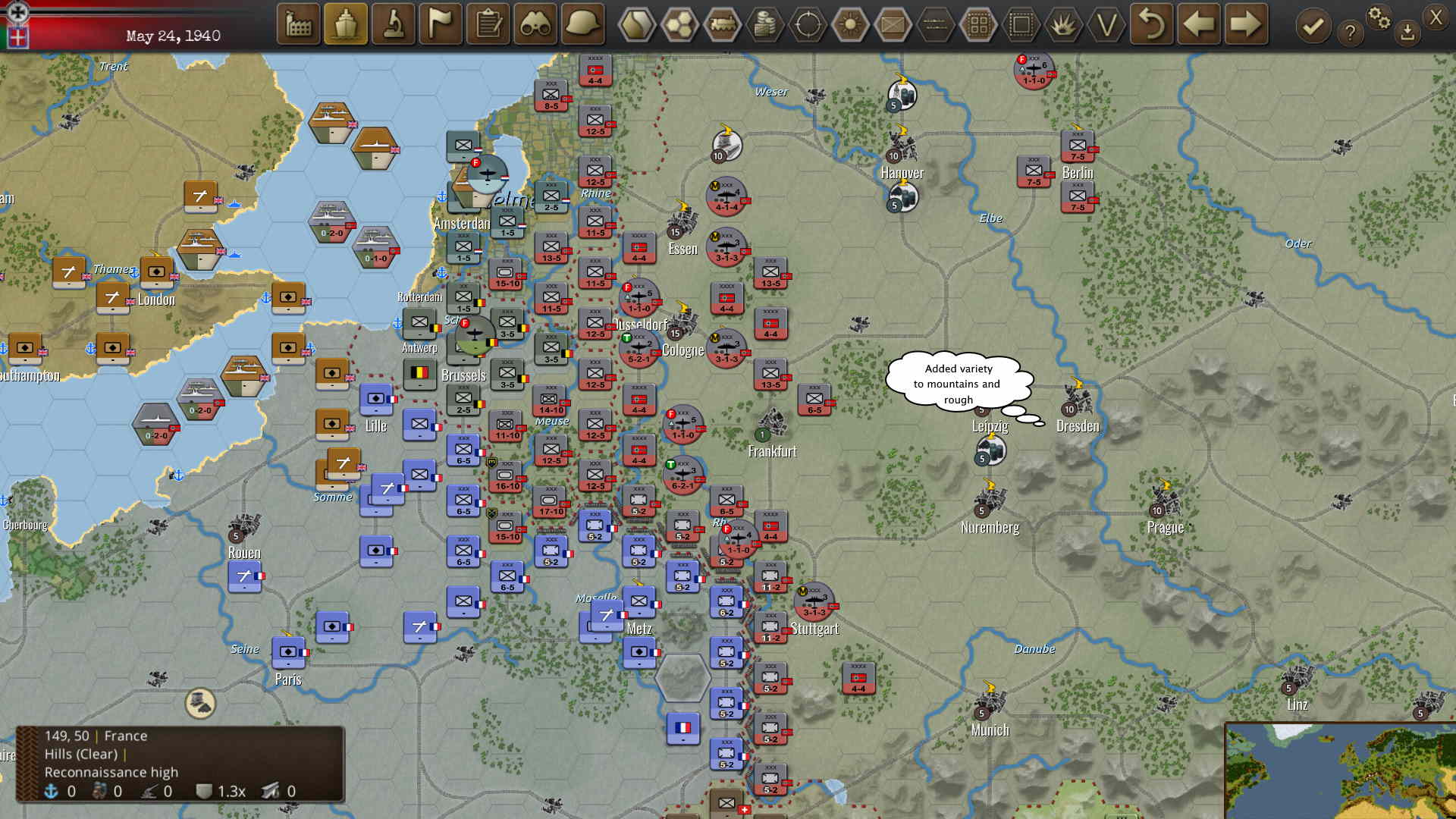Open the helmet unit roster

coord(582,25)
